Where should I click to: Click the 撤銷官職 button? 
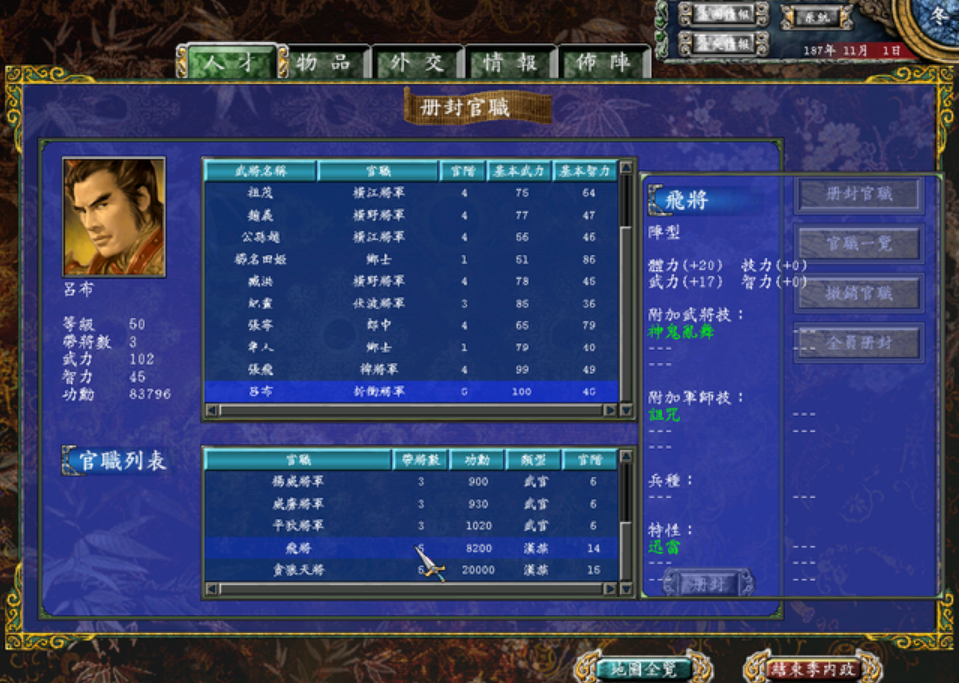[x=859, y=293]
